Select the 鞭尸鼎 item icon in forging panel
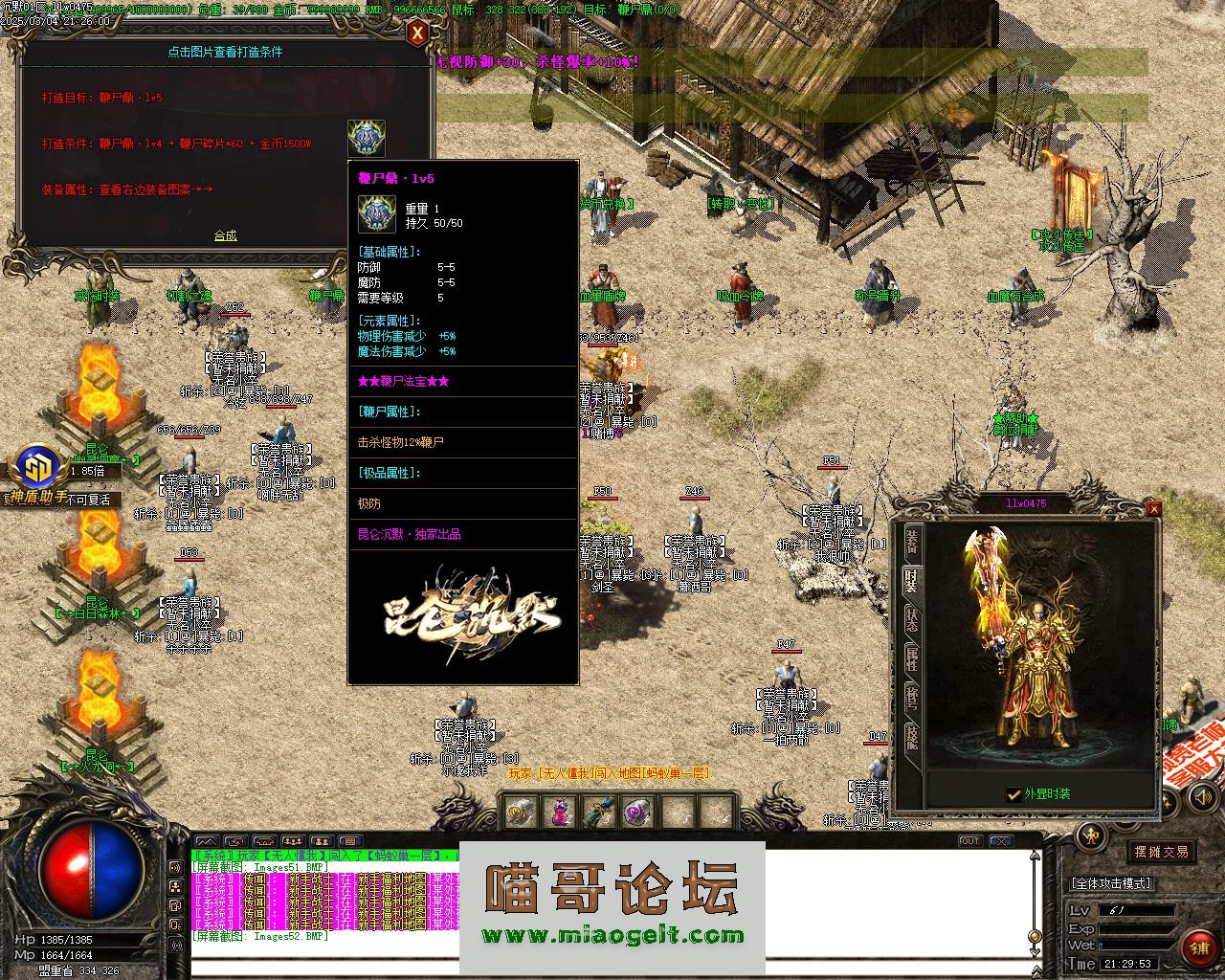 (x=367, y=139)
